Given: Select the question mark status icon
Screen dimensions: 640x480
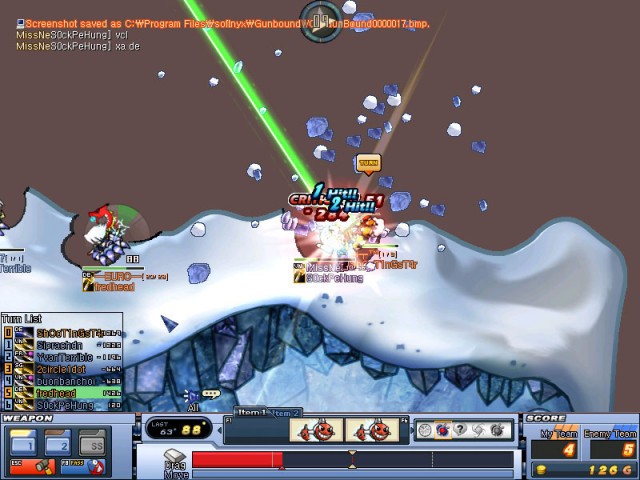Looking at the screenshot, I should coord(459,430).
